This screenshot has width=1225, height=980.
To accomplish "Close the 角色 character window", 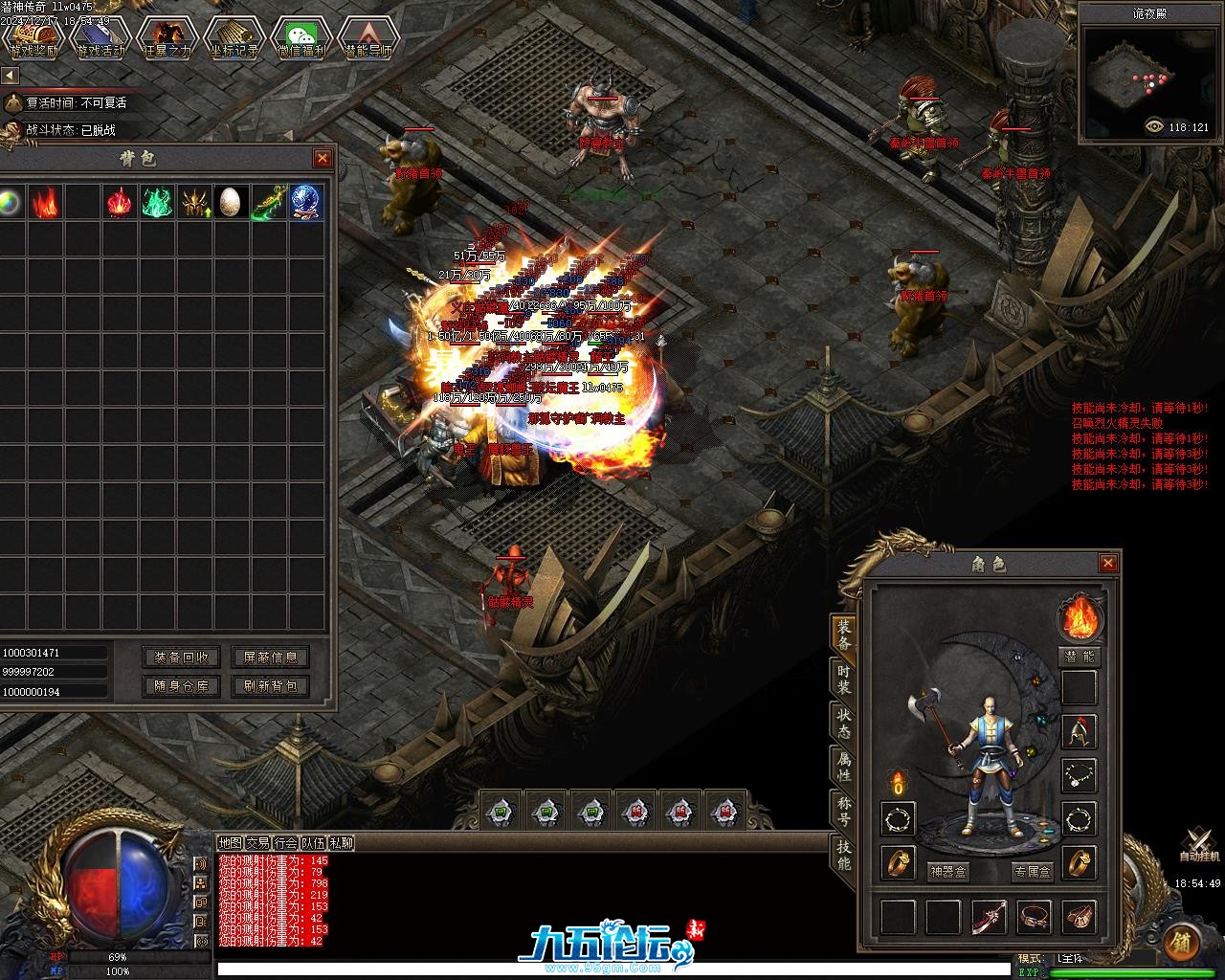I will (x=1108, y=564).
